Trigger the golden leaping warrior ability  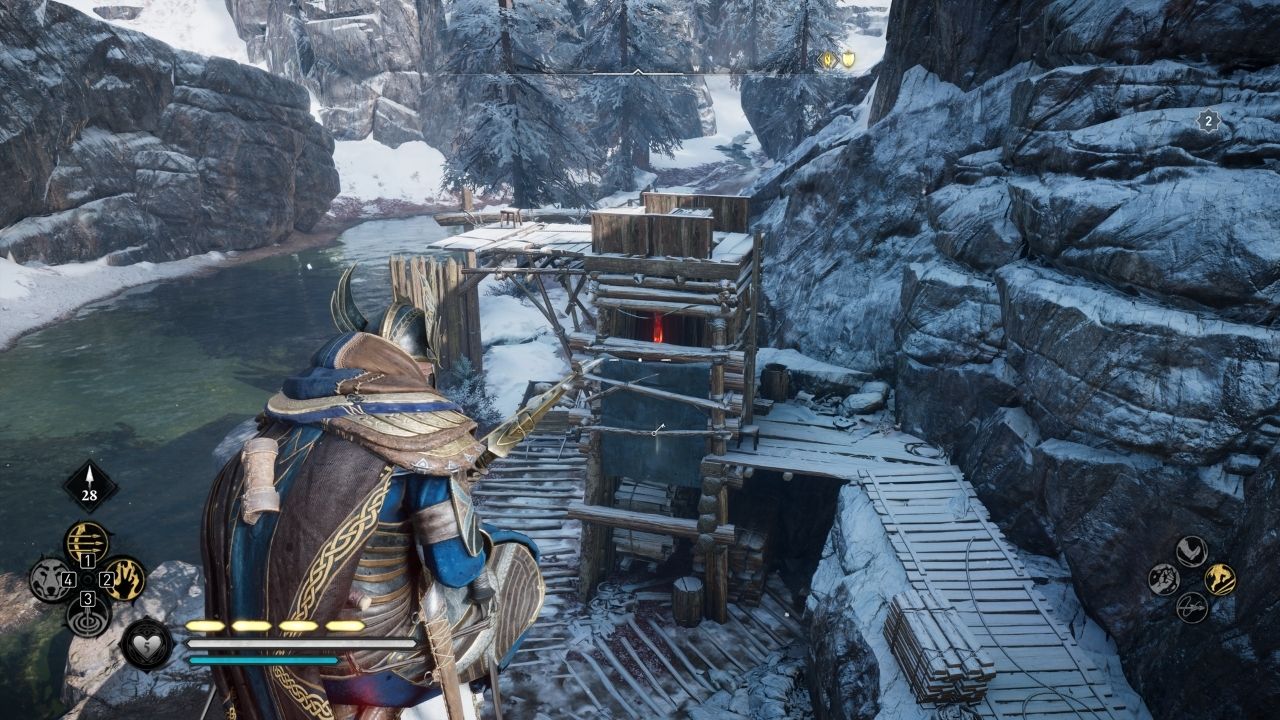click(1219, 579)
